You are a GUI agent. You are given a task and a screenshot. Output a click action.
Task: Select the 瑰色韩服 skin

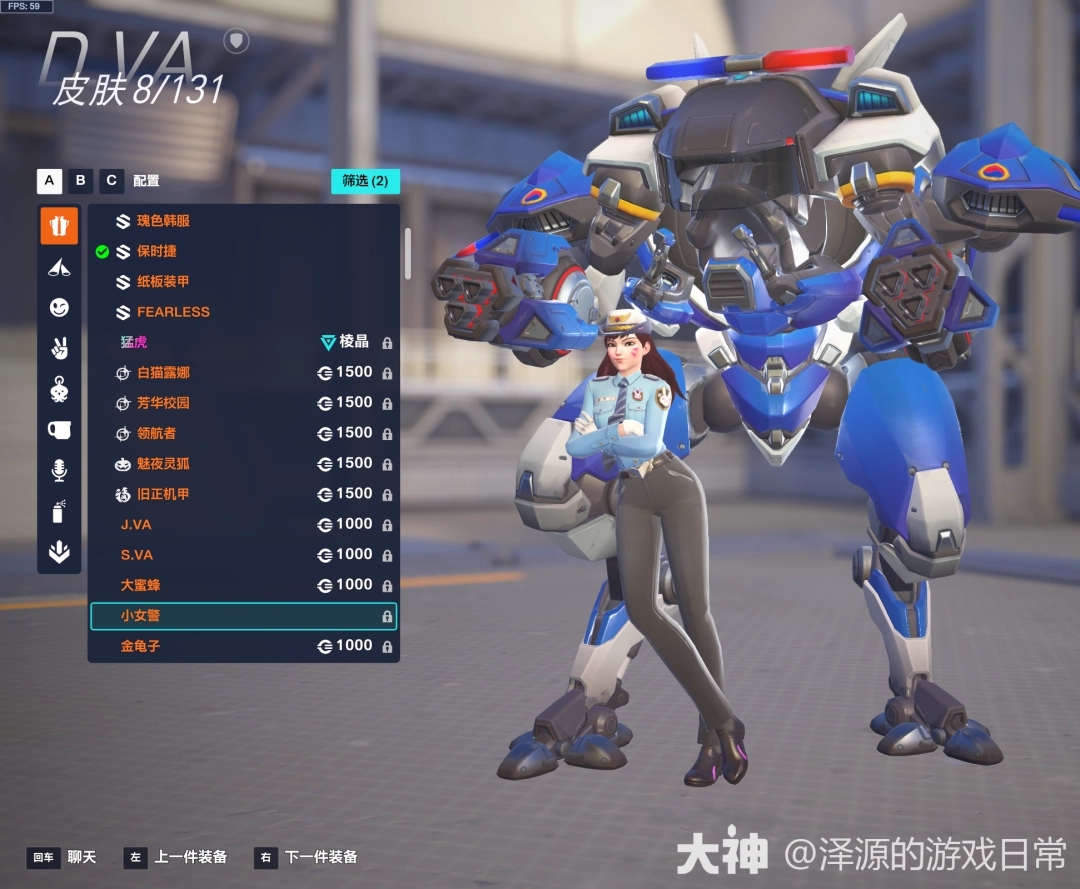(163, 221)
